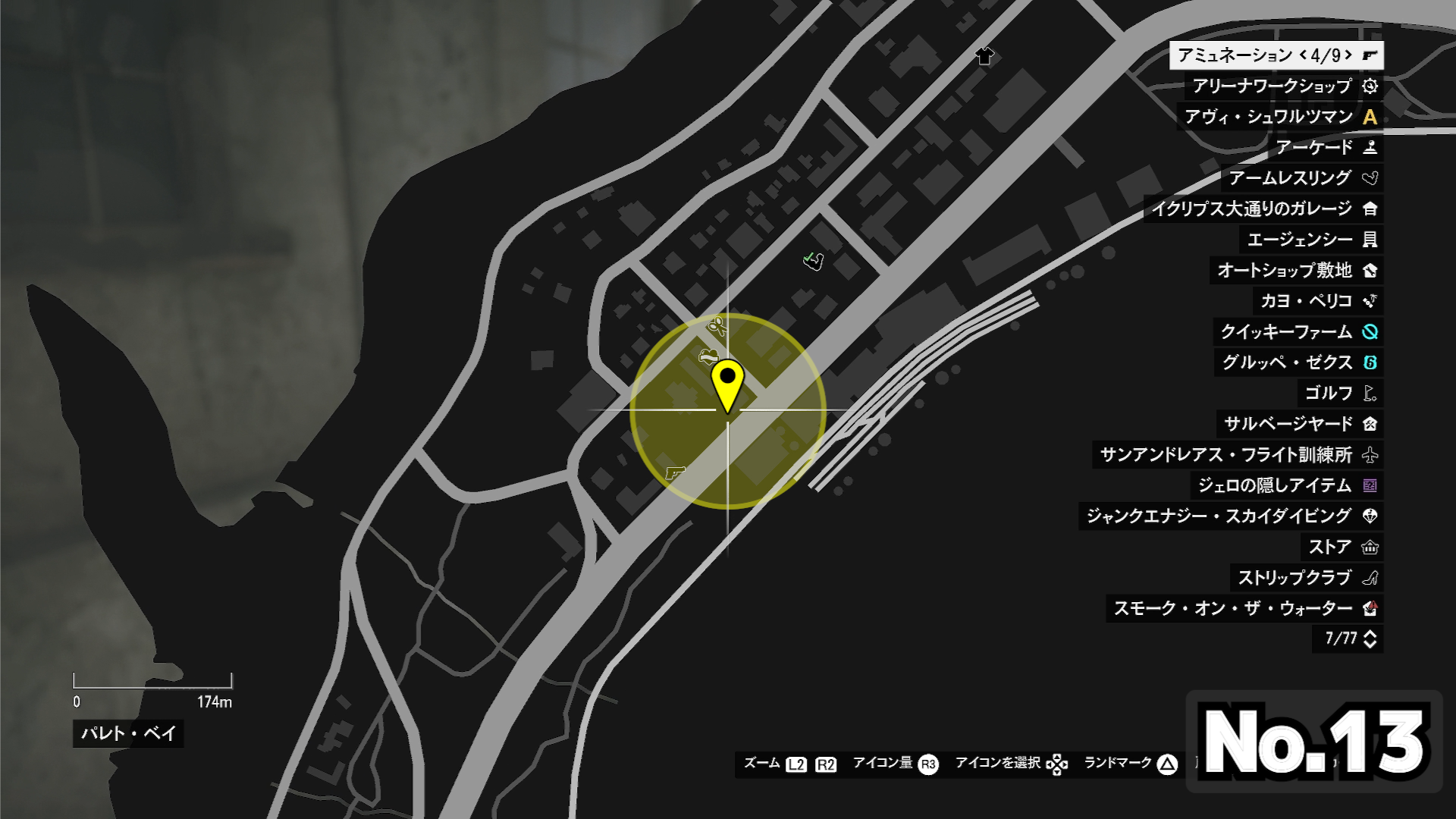
Task: Pick the ストア legend entry
Action: tap(1341, 547)
